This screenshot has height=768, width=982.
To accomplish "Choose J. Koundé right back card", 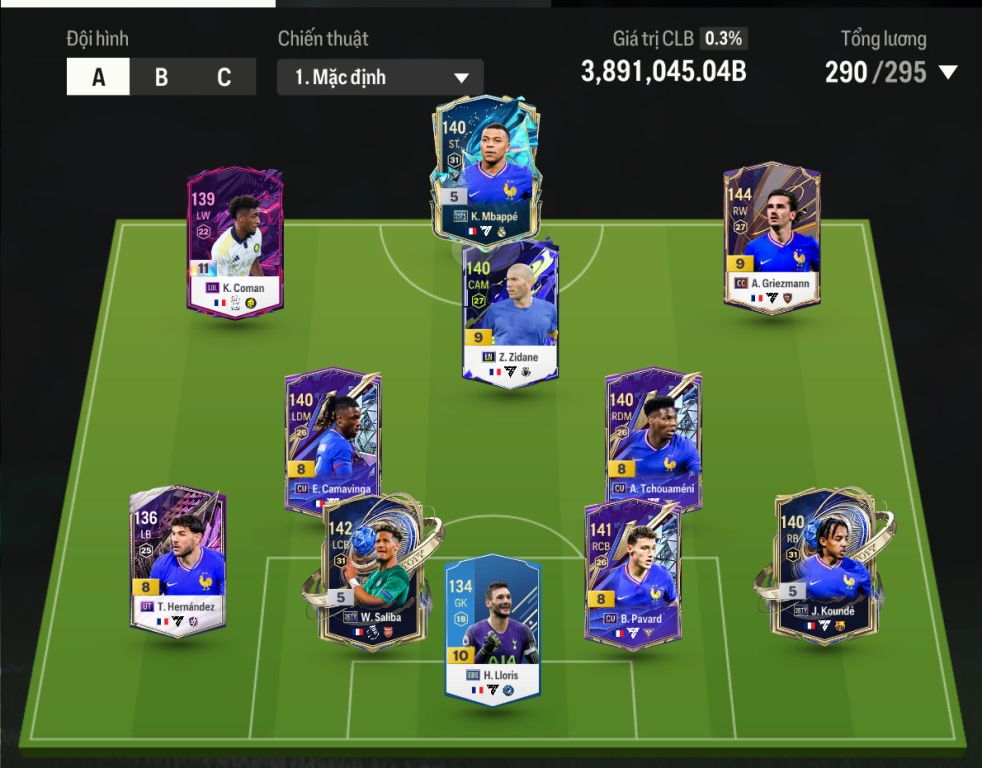I will pyautogui.click(x=820, y=563).
